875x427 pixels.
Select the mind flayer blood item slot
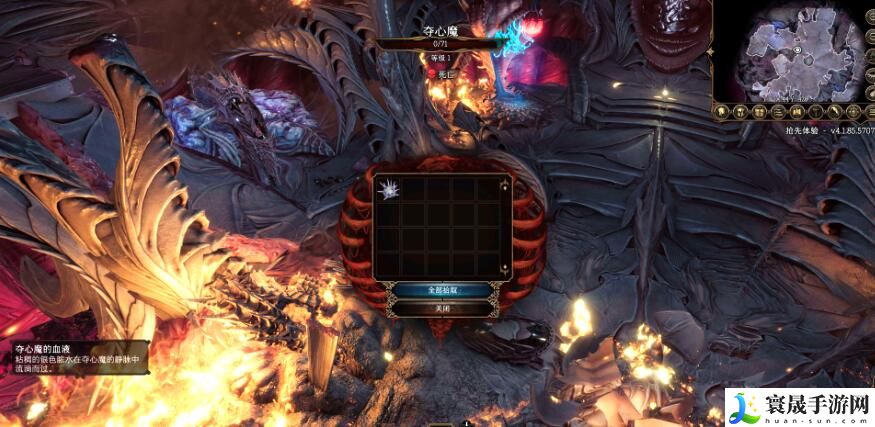387,191
